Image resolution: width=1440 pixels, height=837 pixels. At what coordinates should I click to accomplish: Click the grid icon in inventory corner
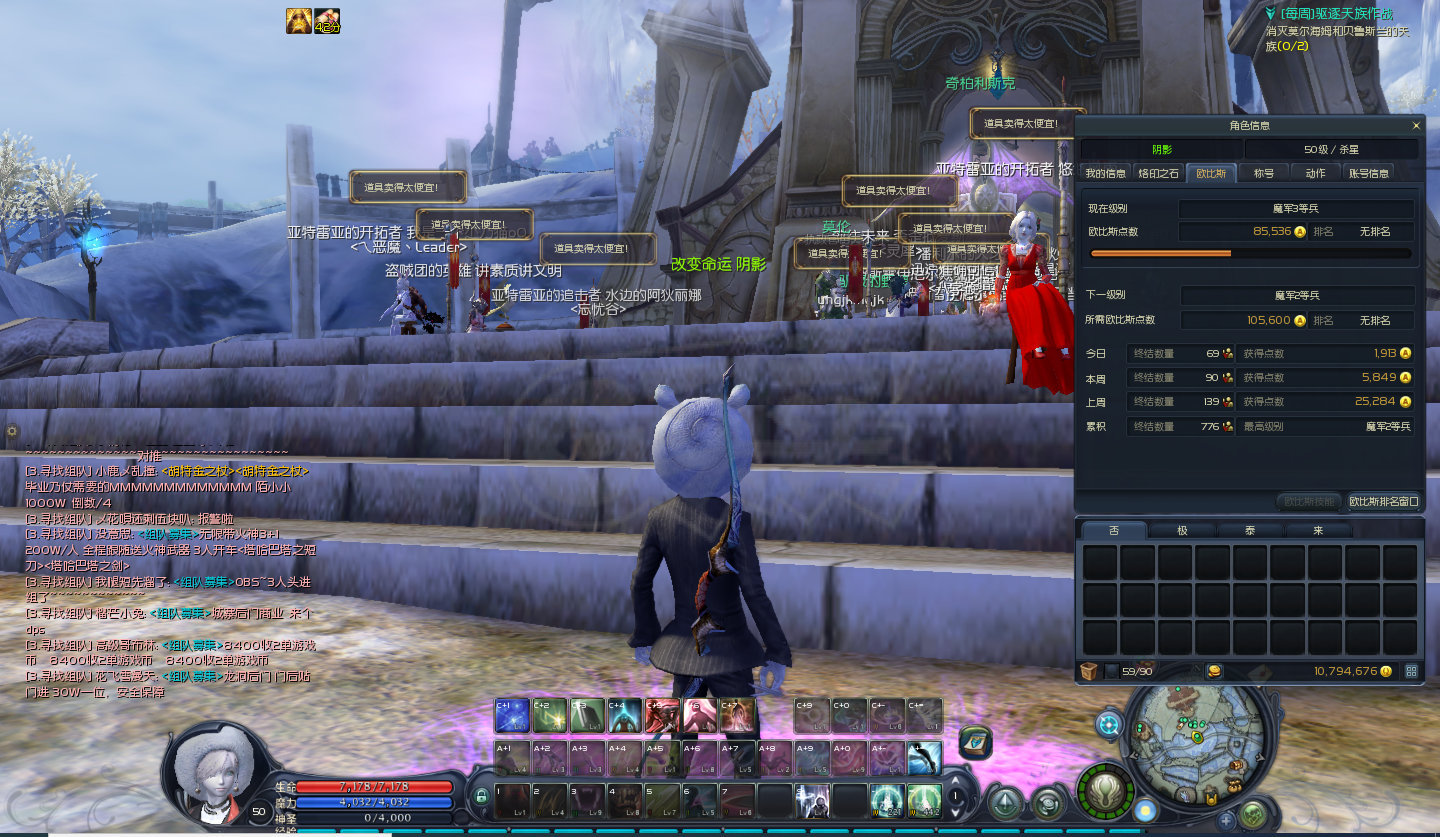(x=1411, y=671)
